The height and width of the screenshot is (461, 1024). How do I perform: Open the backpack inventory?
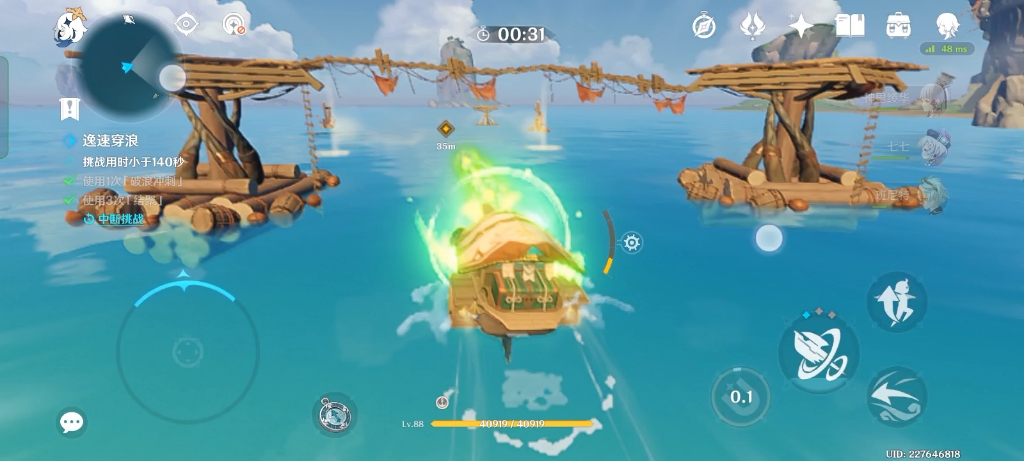tap(898, 25)
